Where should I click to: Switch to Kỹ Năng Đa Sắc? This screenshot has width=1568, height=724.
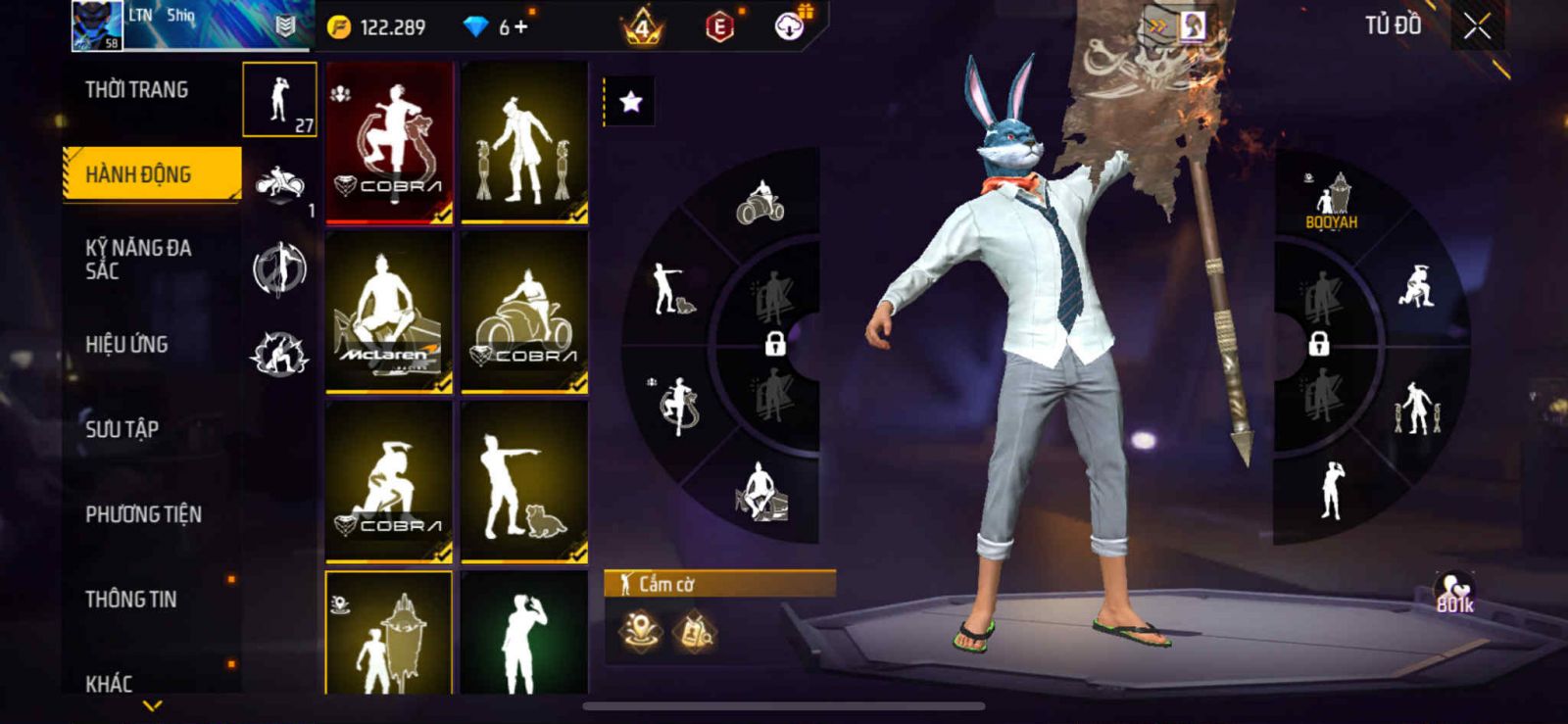(139, 259)
